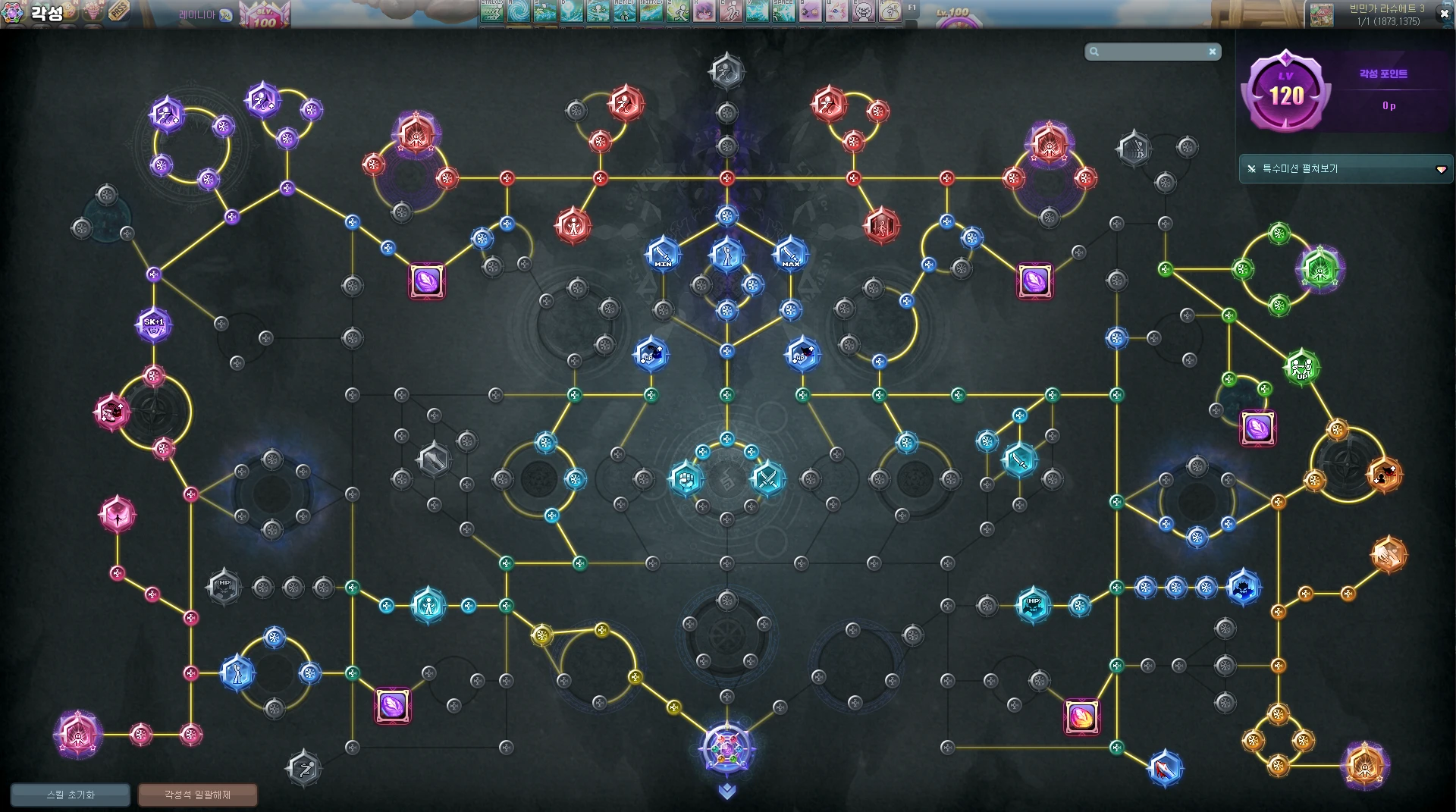Image resolution: width=1456 pixels, height=812 pixels.
Task: Select the cyan crossed swords node
Action: 767,478
